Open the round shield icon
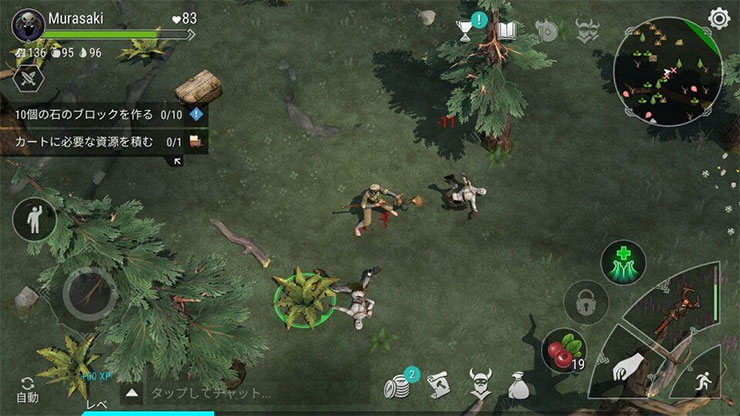The height and width of the screenshot is (416, 740). [546, 32]
